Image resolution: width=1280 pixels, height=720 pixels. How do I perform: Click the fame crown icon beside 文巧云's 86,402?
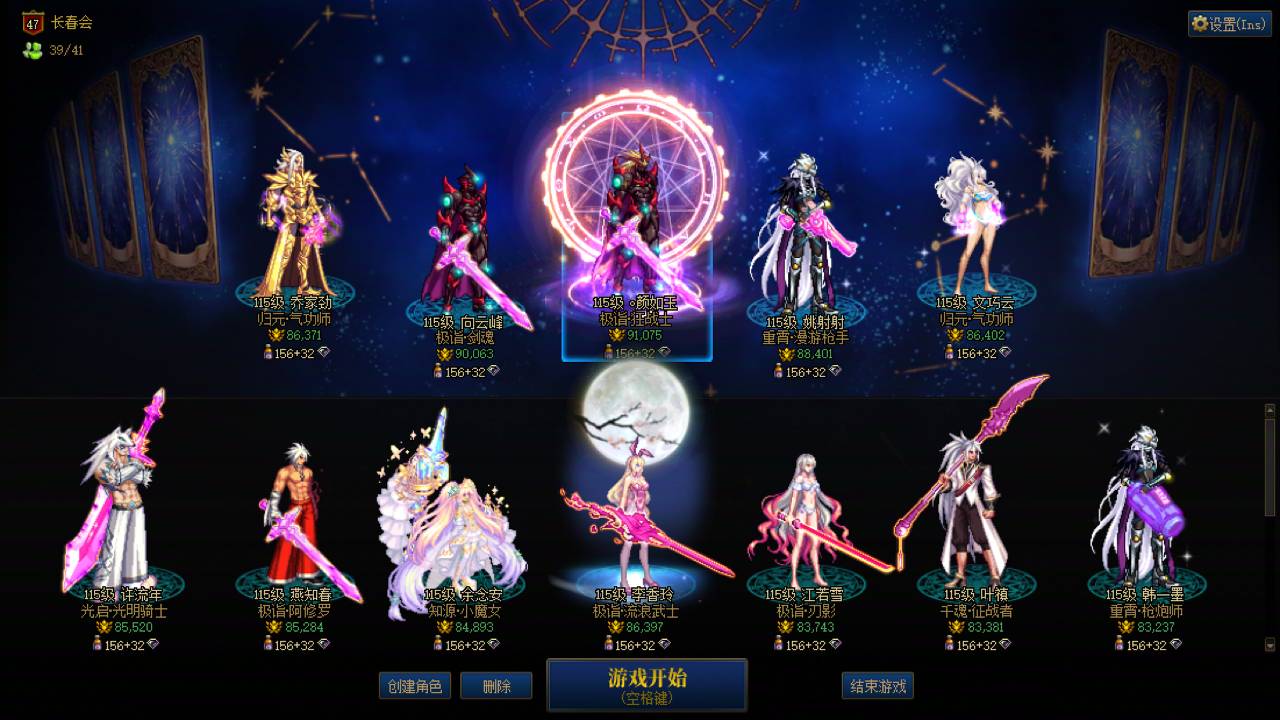[x=955, y=334]
